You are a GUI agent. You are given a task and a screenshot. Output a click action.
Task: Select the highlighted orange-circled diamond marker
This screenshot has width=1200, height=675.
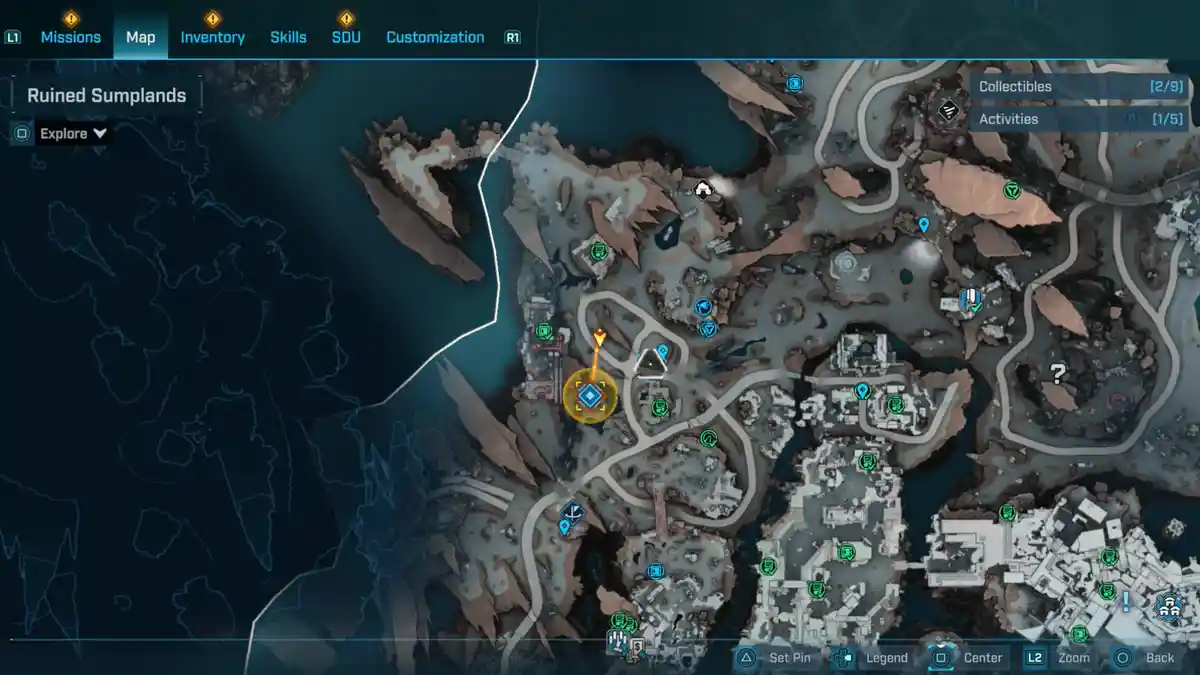[589, 397]
